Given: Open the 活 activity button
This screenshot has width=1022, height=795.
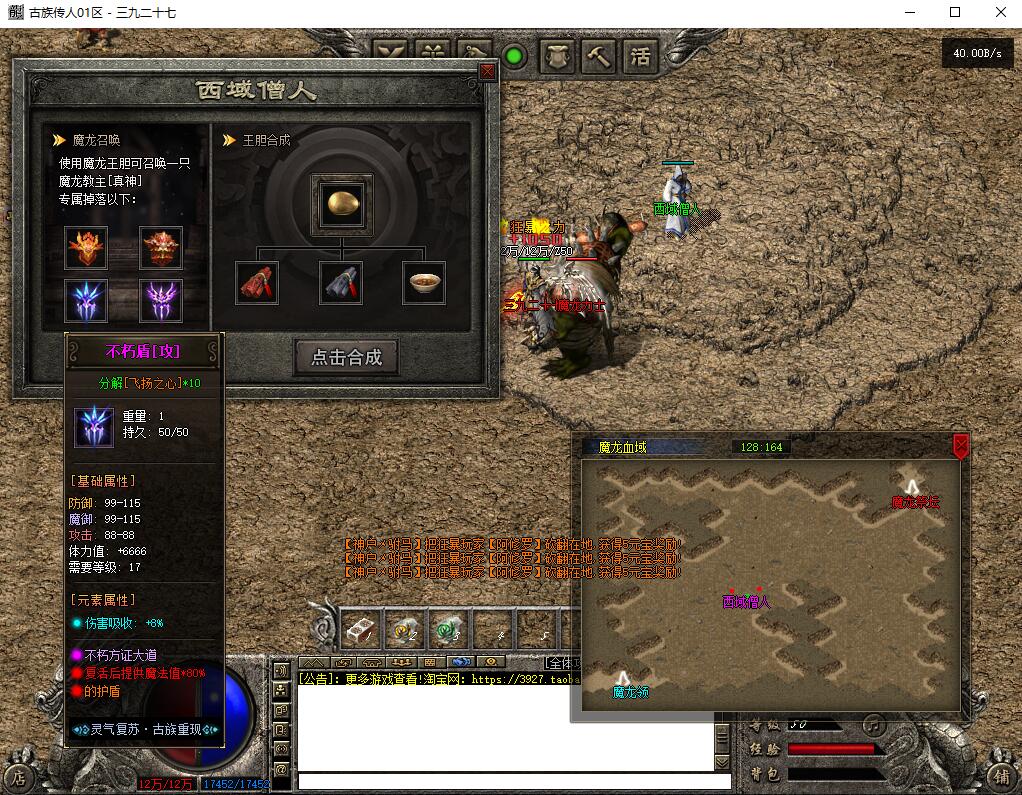Looking at the screenshot, I should pyautogui.click(x=640, y=56).
